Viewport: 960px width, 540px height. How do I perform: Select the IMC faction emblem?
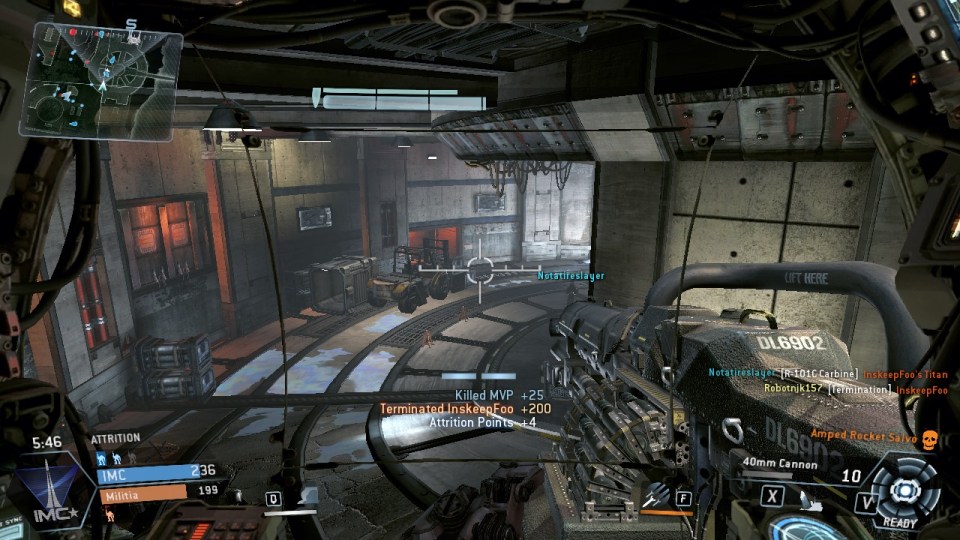(50, 491)
